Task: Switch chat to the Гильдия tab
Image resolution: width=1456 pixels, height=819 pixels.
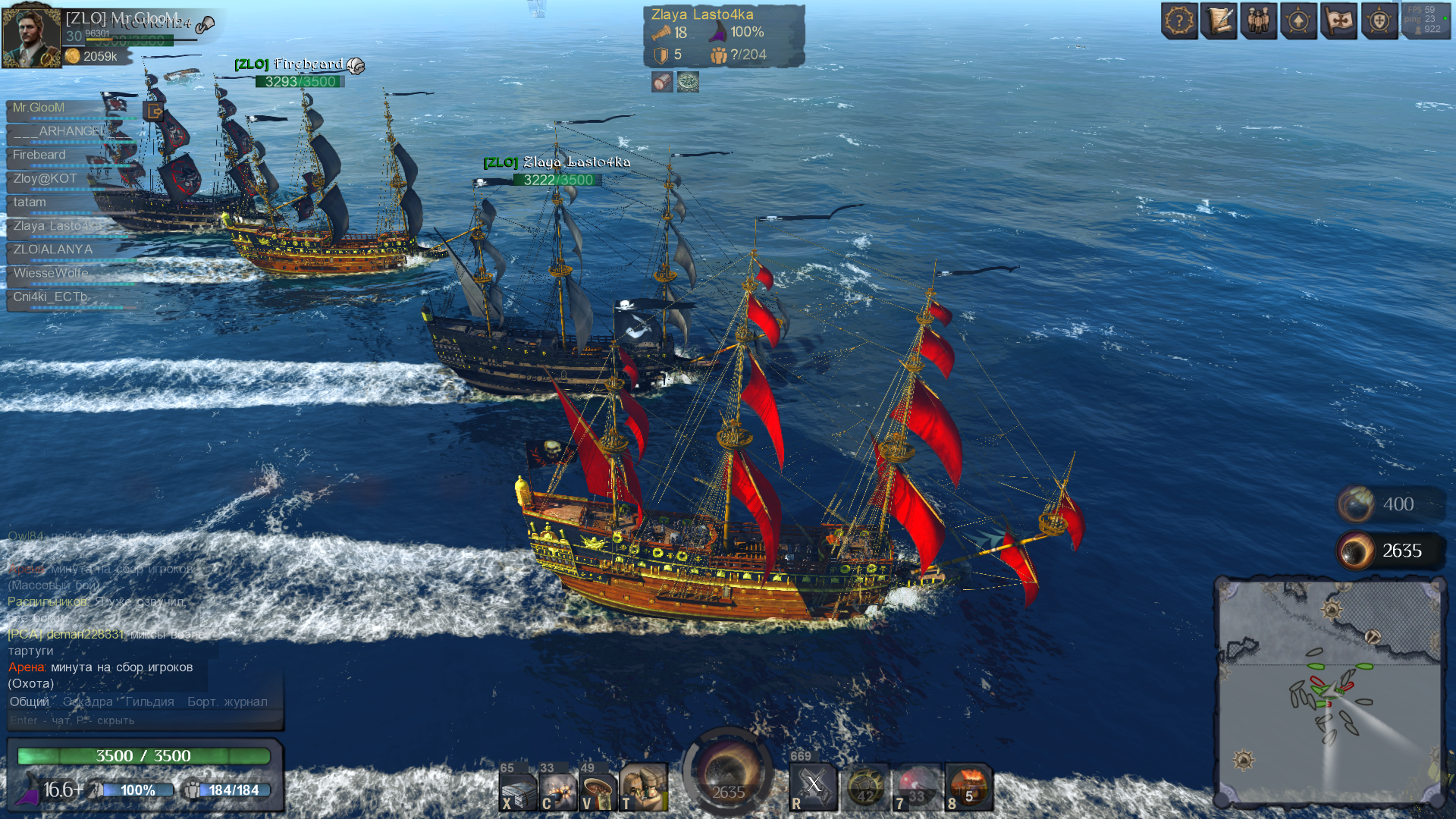Action: pos(149,702)
